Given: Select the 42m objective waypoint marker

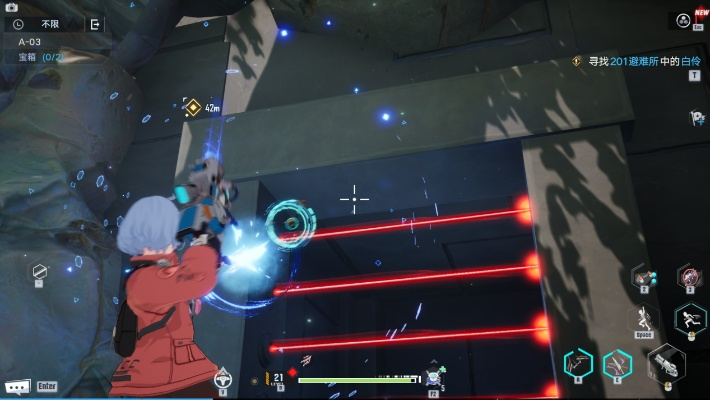Looking at the screenshot, I should click(x=193, y=107).
